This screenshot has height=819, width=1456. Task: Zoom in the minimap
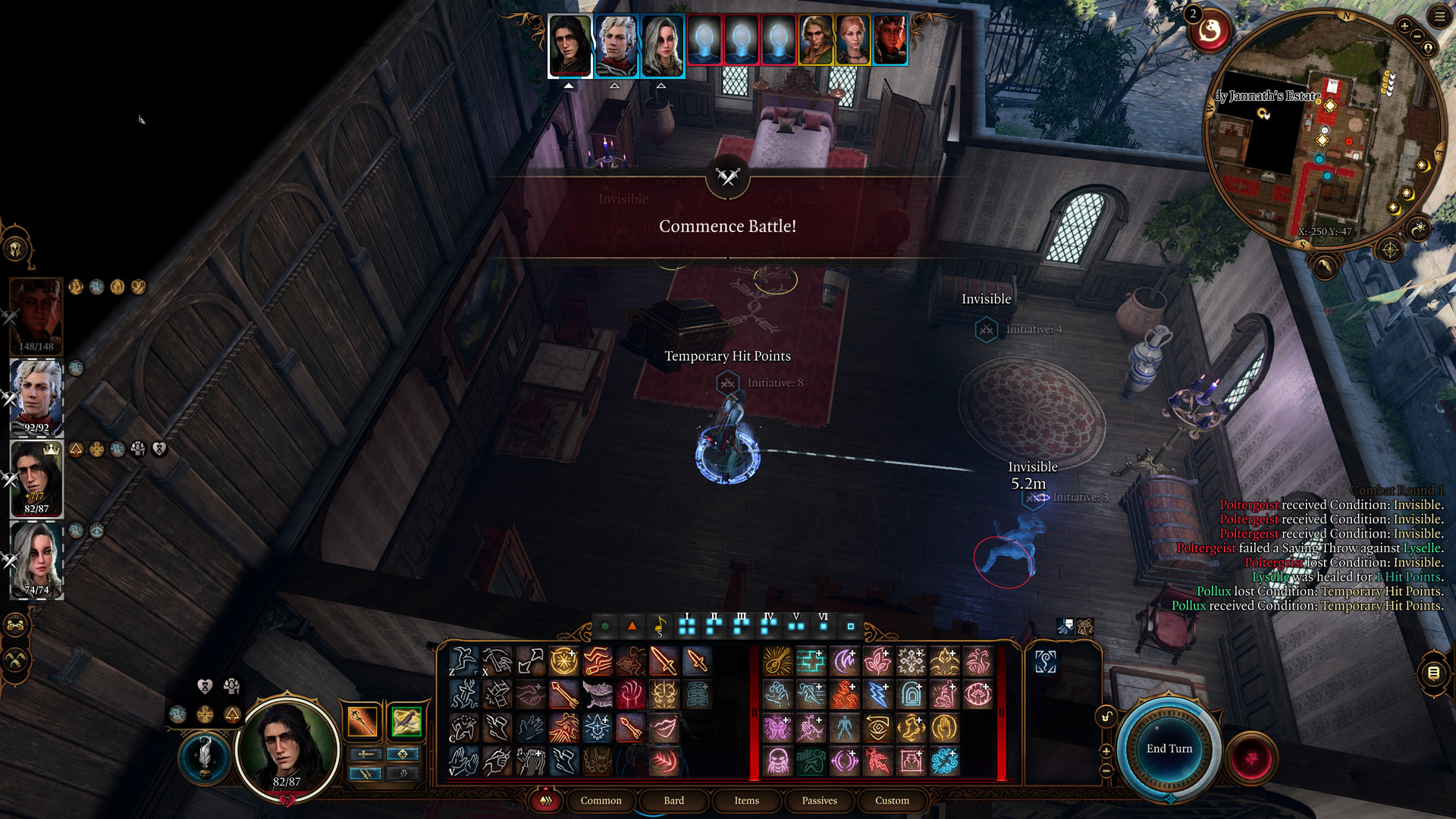pos(1404,27)
